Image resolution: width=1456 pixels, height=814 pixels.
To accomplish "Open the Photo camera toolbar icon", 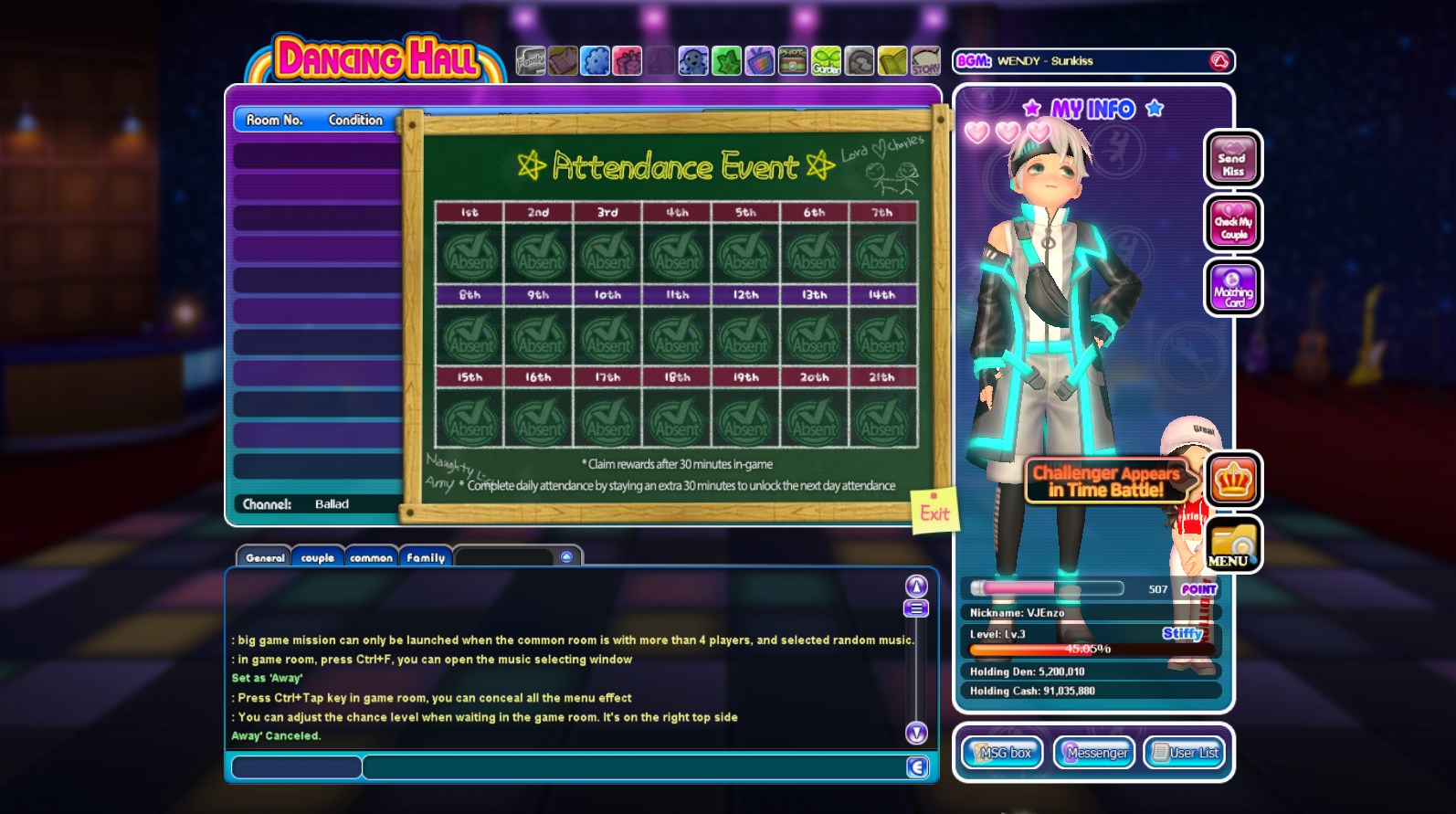I will tap(792, 61).
